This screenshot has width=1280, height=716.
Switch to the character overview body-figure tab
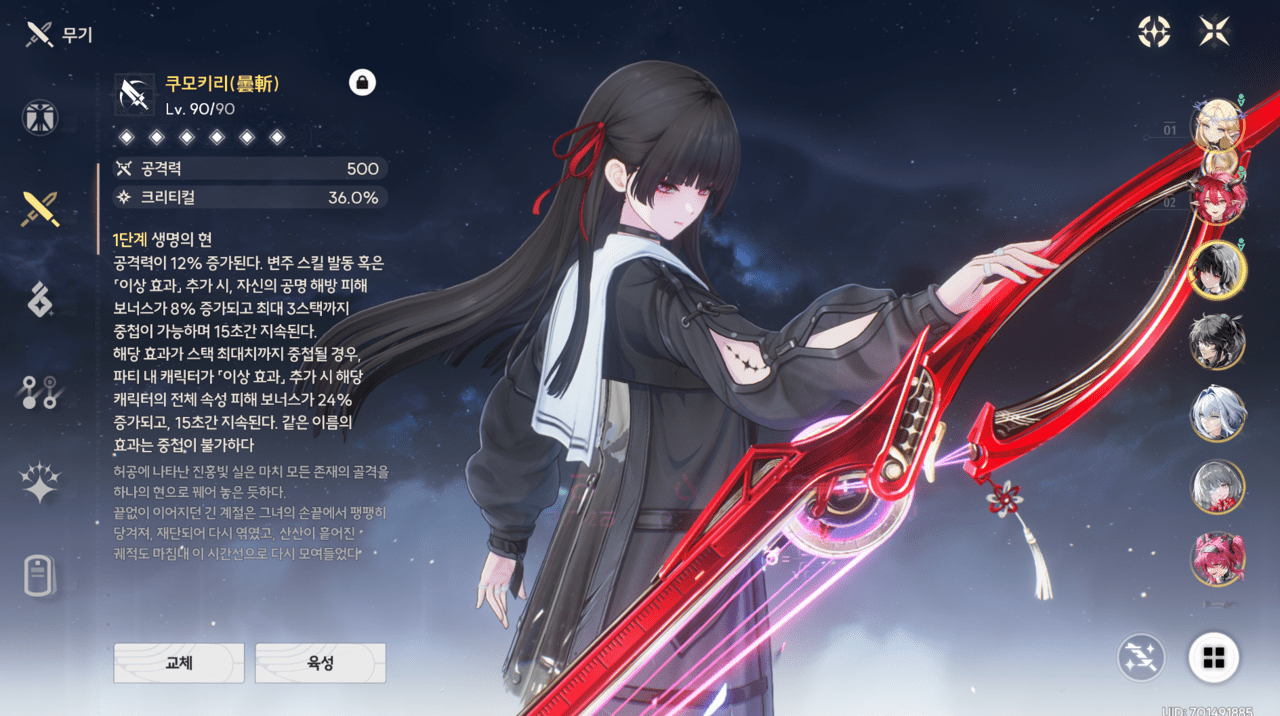(40, 118)
